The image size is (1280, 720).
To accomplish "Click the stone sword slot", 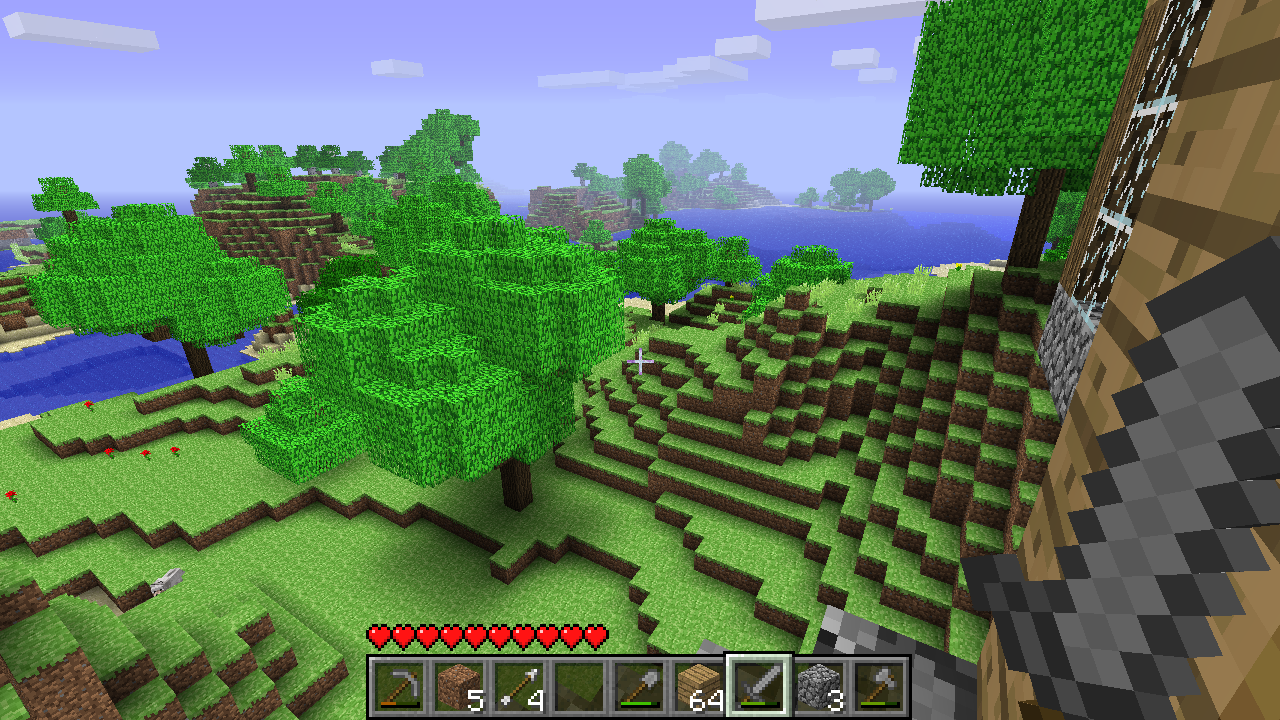I will (x=759, y=687).
